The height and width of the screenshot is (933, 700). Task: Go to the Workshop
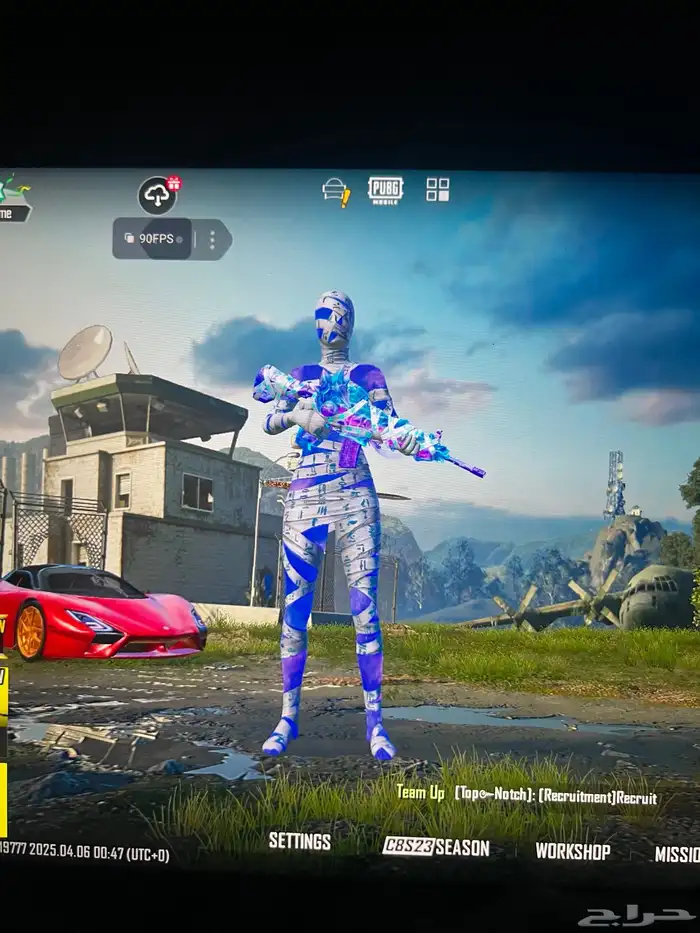(x=572, y=851)
